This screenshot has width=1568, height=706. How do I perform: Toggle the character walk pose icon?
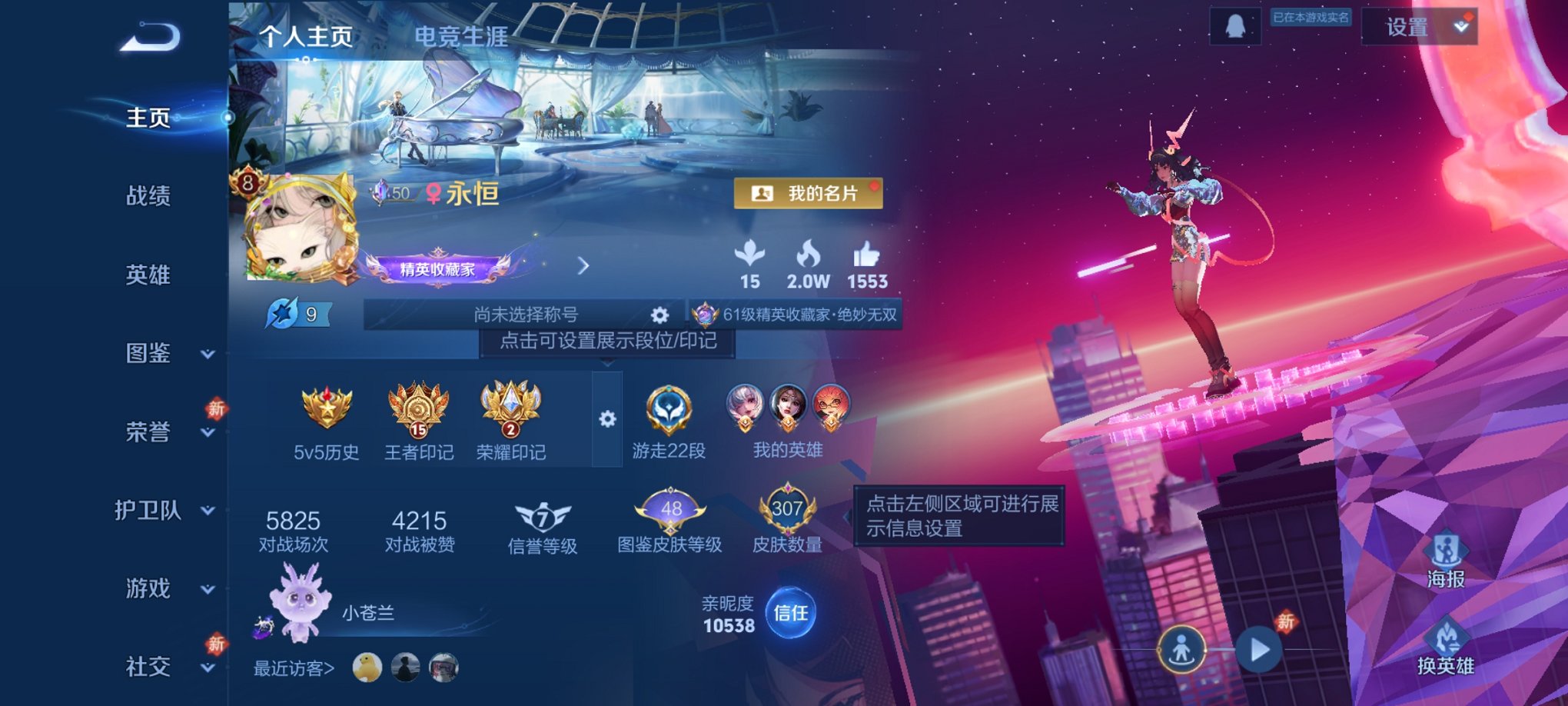click(1181, 648)
